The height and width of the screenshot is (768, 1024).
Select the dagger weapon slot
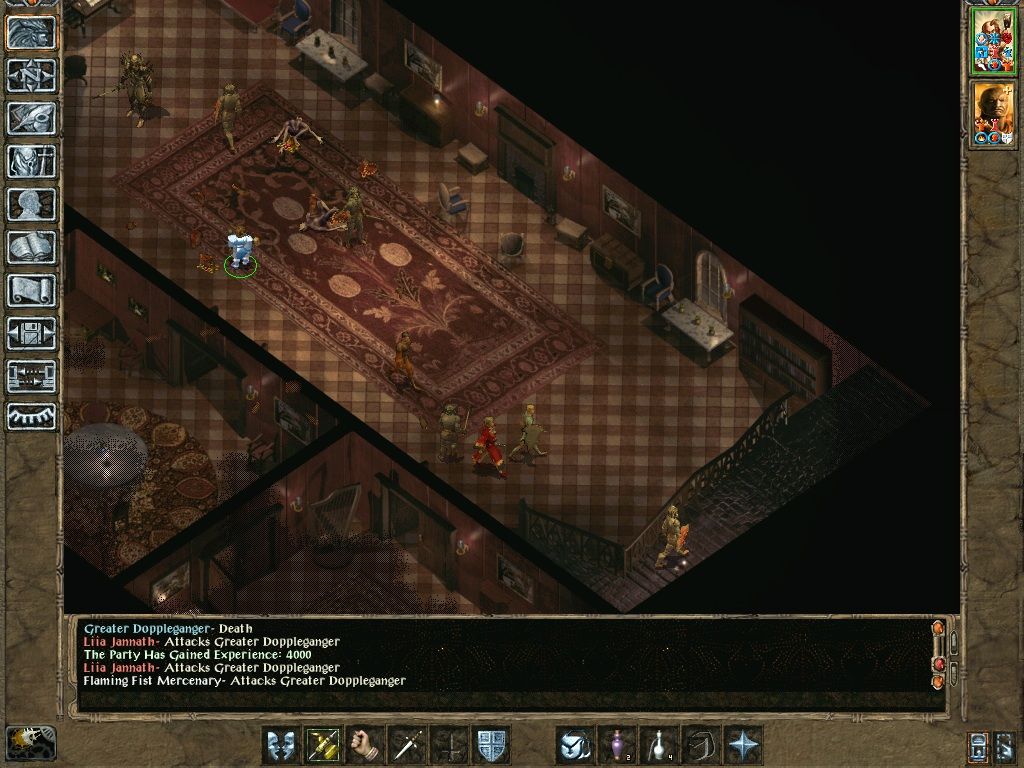click(407, 745)
